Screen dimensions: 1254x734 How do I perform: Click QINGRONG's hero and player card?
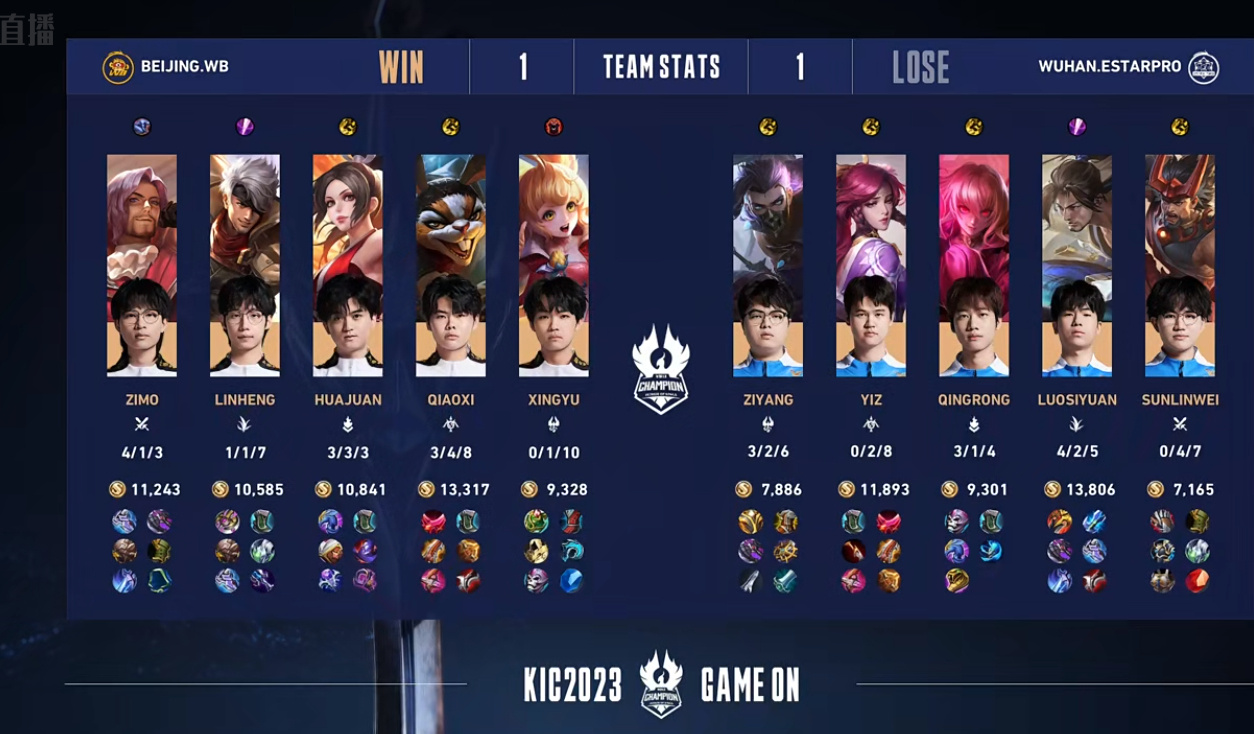(974, 266)
